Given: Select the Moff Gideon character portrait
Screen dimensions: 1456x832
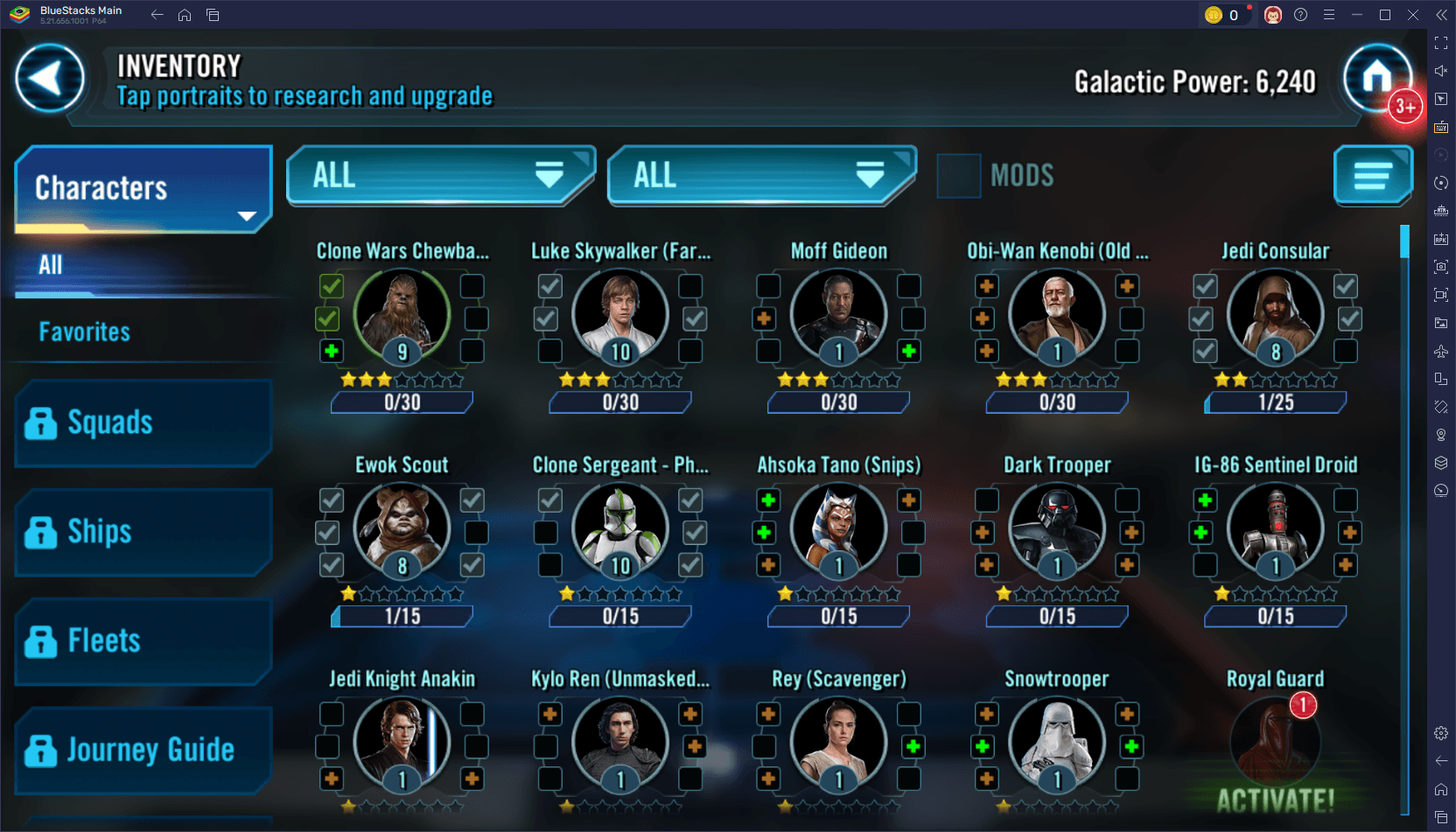Looking at the screenshot, I should (837, 315).
